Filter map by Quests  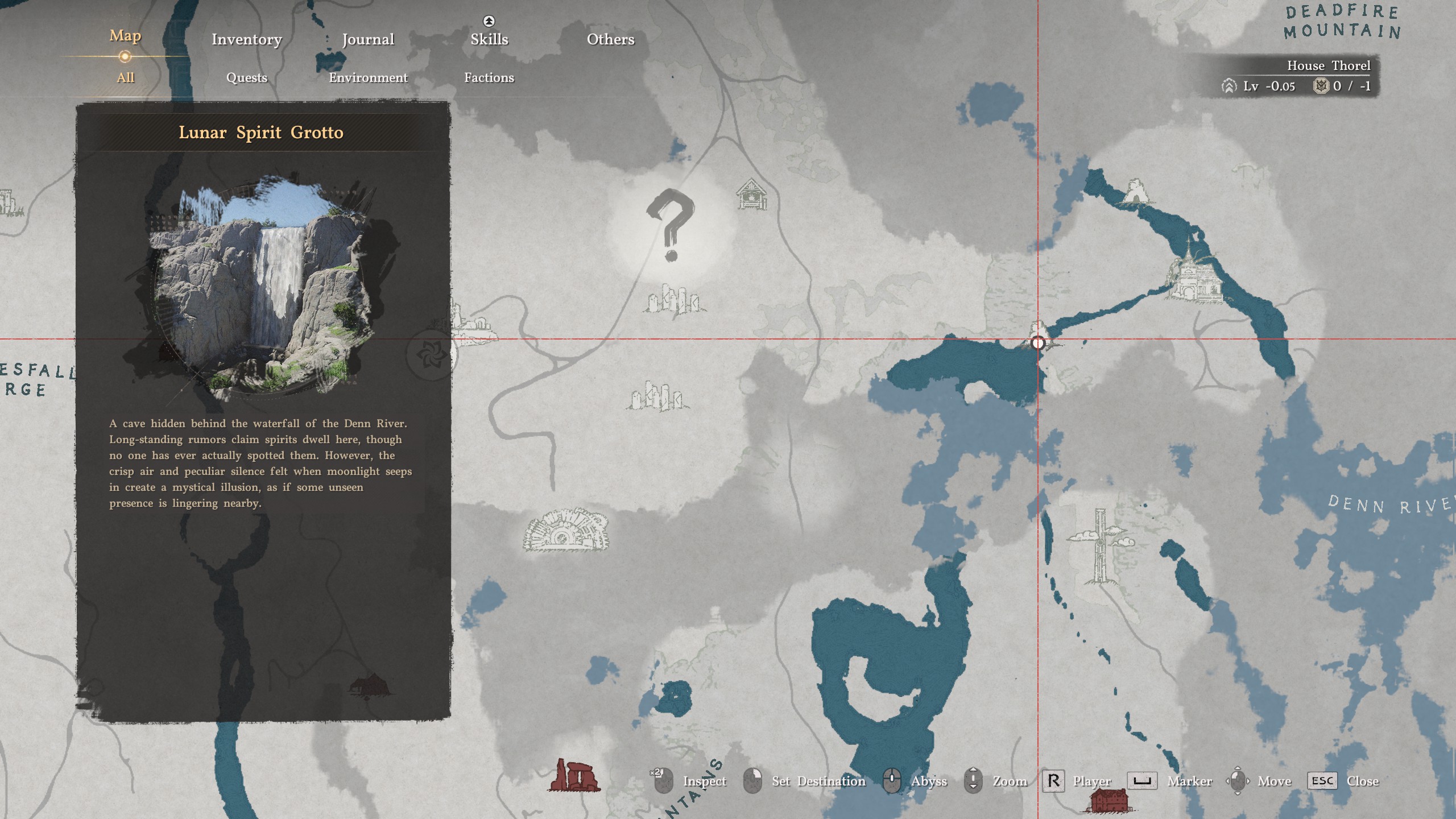246,78
